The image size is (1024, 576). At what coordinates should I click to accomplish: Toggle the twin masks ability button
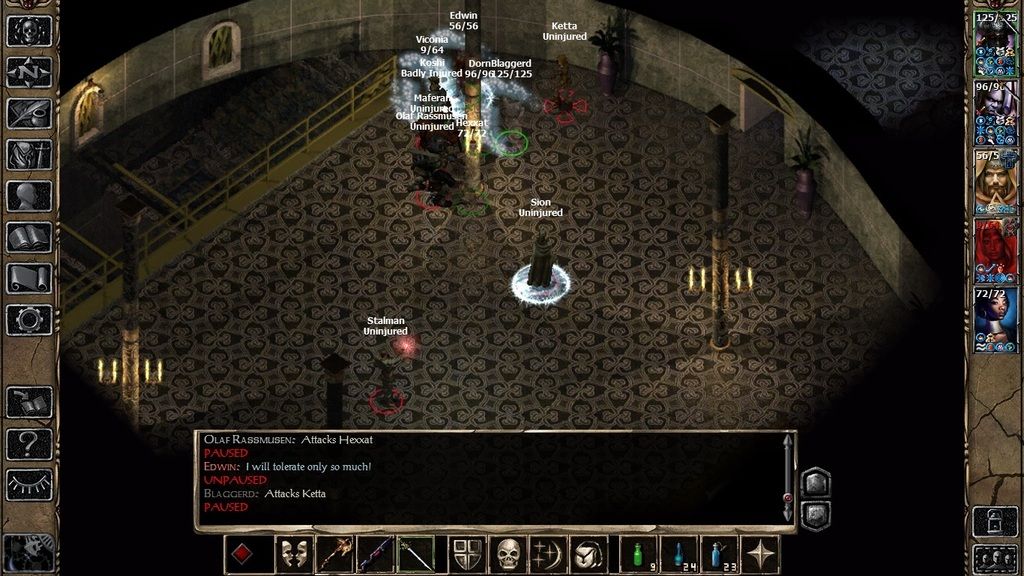pos(293,554)
